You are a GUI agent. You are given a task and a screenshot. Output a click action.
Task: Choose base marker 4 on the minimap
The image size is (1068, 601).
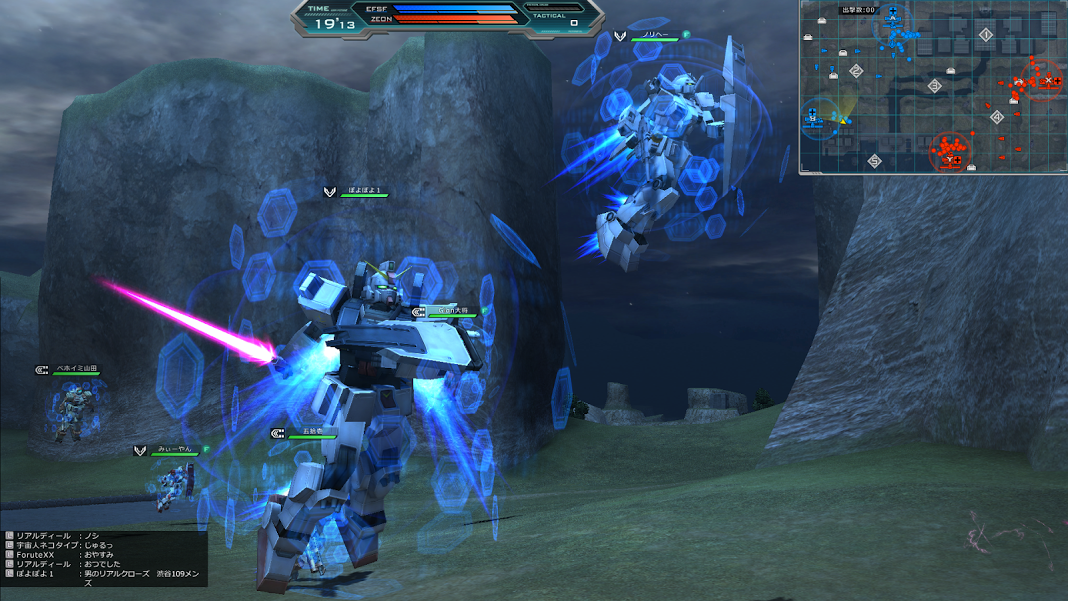coord(996,117)
